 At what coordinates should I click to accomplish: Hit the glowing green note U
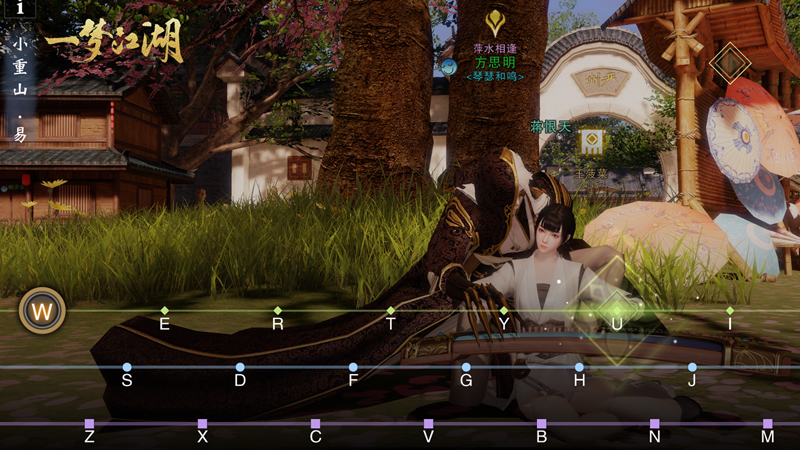coord(617,311)
